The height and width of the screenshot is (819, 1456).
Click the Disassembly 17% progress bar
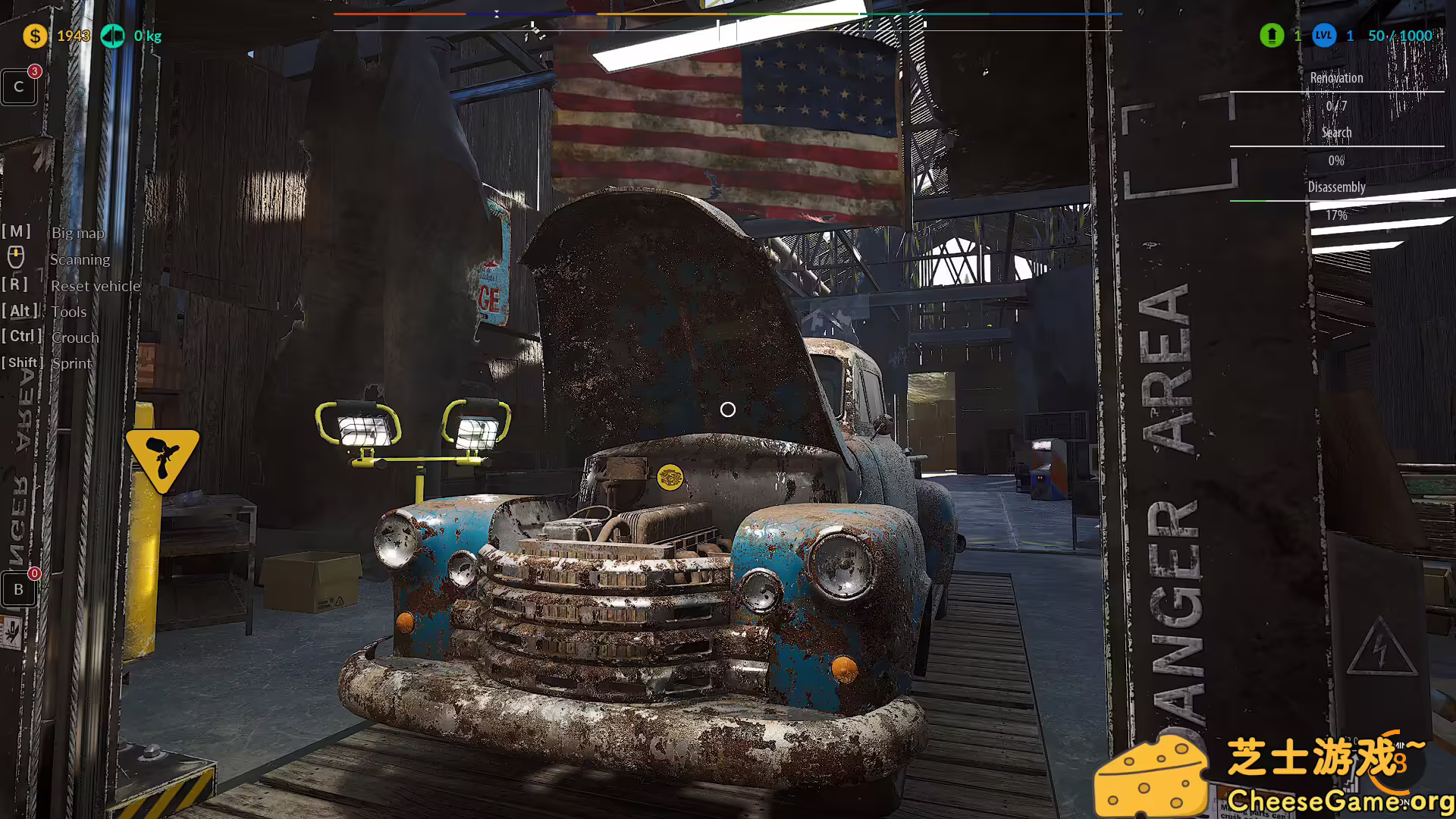1336,201
